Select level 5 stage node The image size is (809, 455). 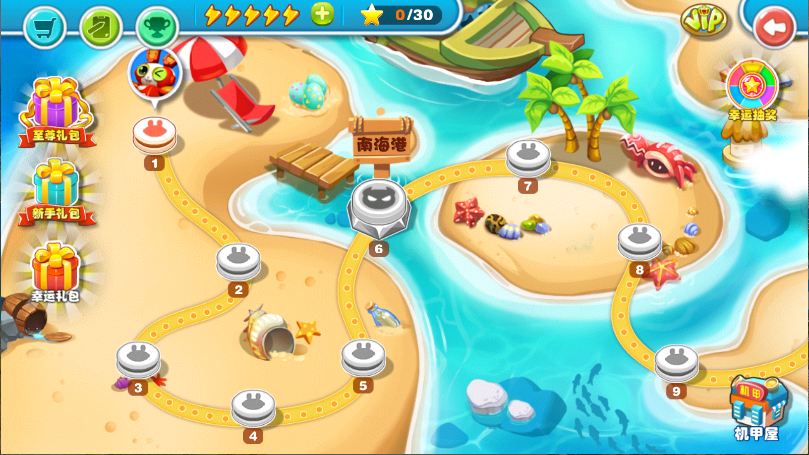363,356
